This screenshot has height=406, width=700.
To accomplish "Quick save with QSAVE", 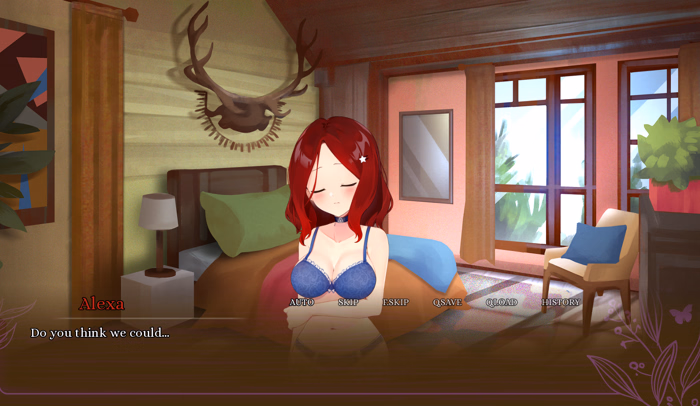I will [447, 302].
